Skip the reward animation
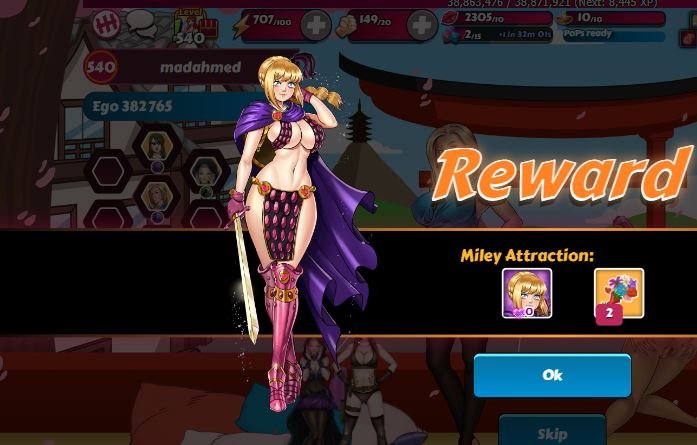697x445 pixels. tap(552, 432)
